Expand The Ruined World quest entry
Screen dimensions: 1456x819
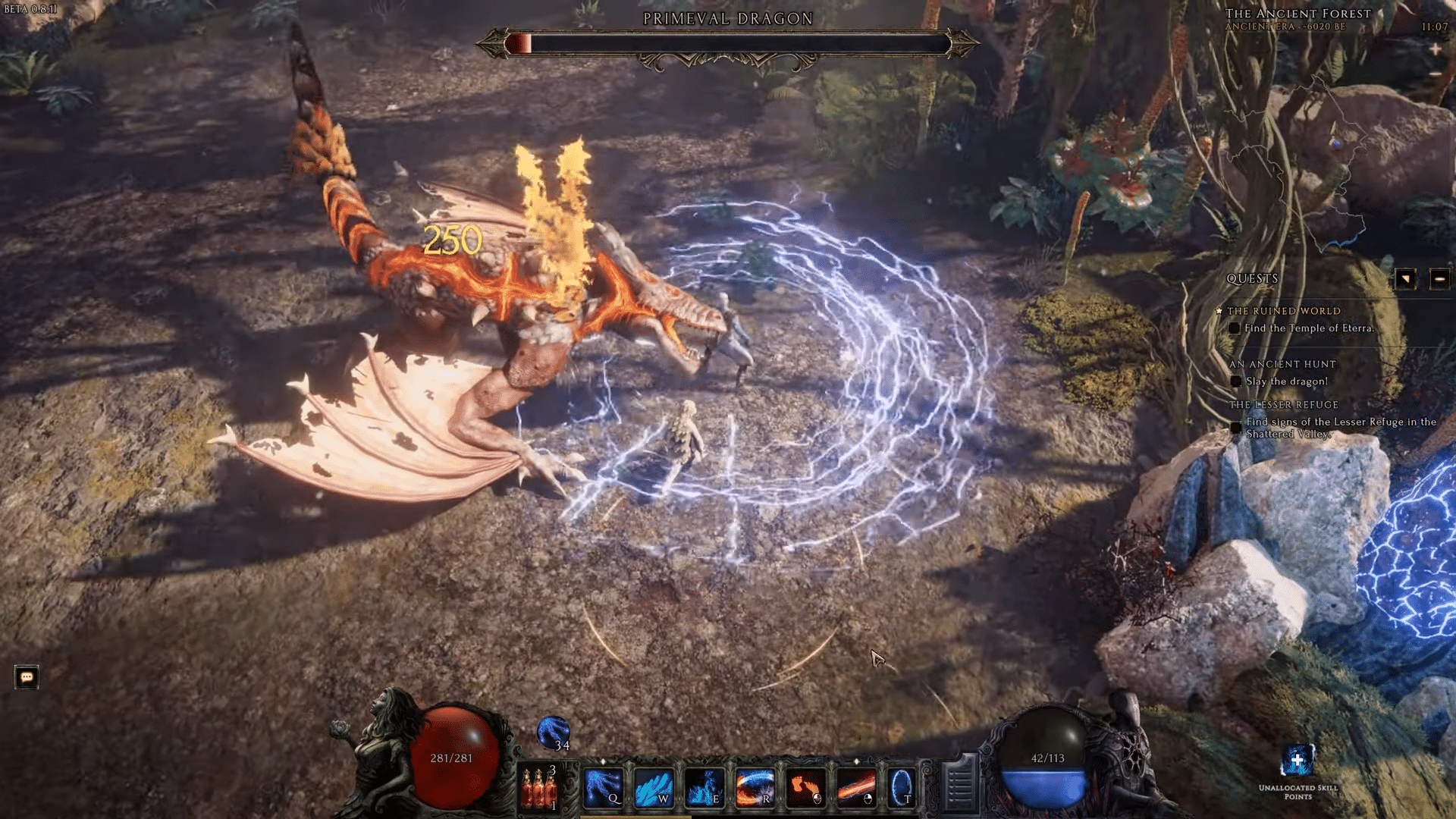[1283, 311]
